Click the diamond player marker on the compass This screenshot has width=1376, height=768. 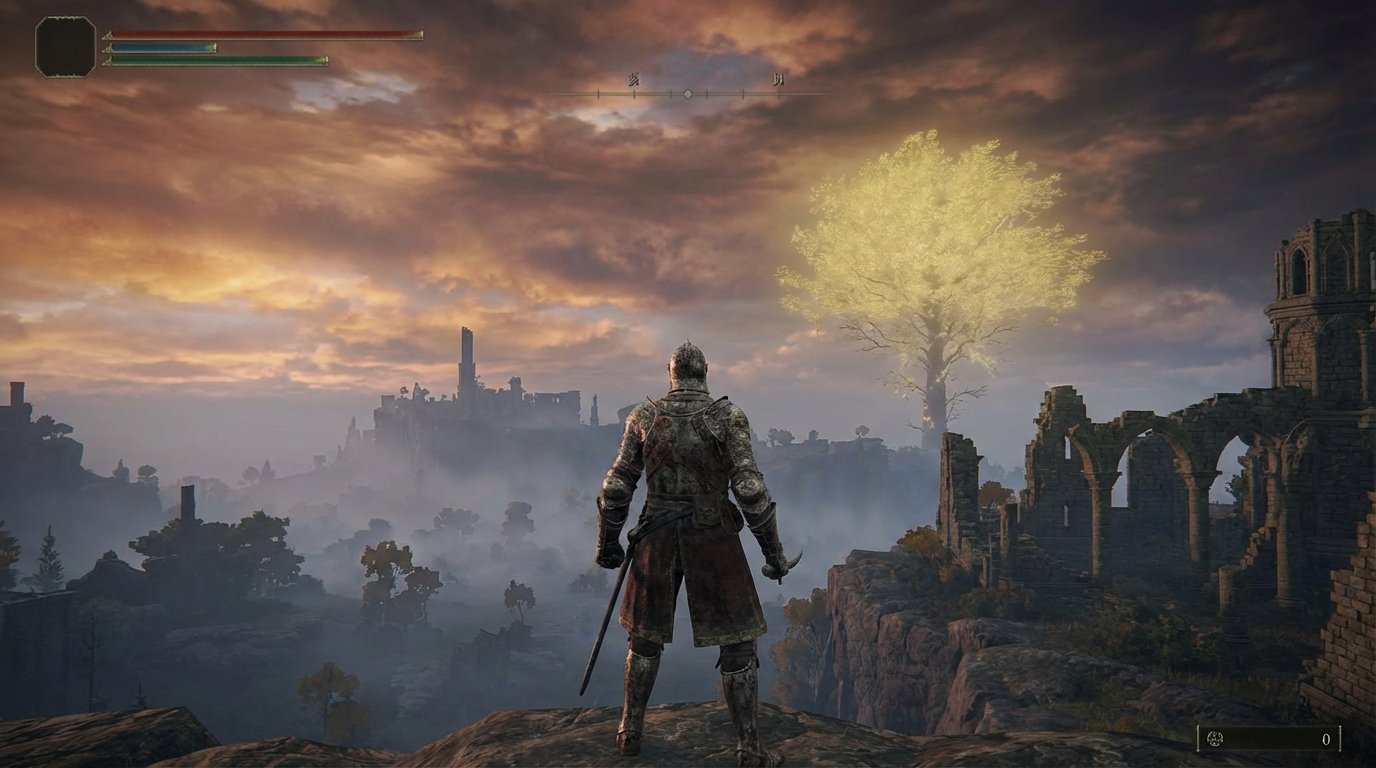(x=688, y=93)
